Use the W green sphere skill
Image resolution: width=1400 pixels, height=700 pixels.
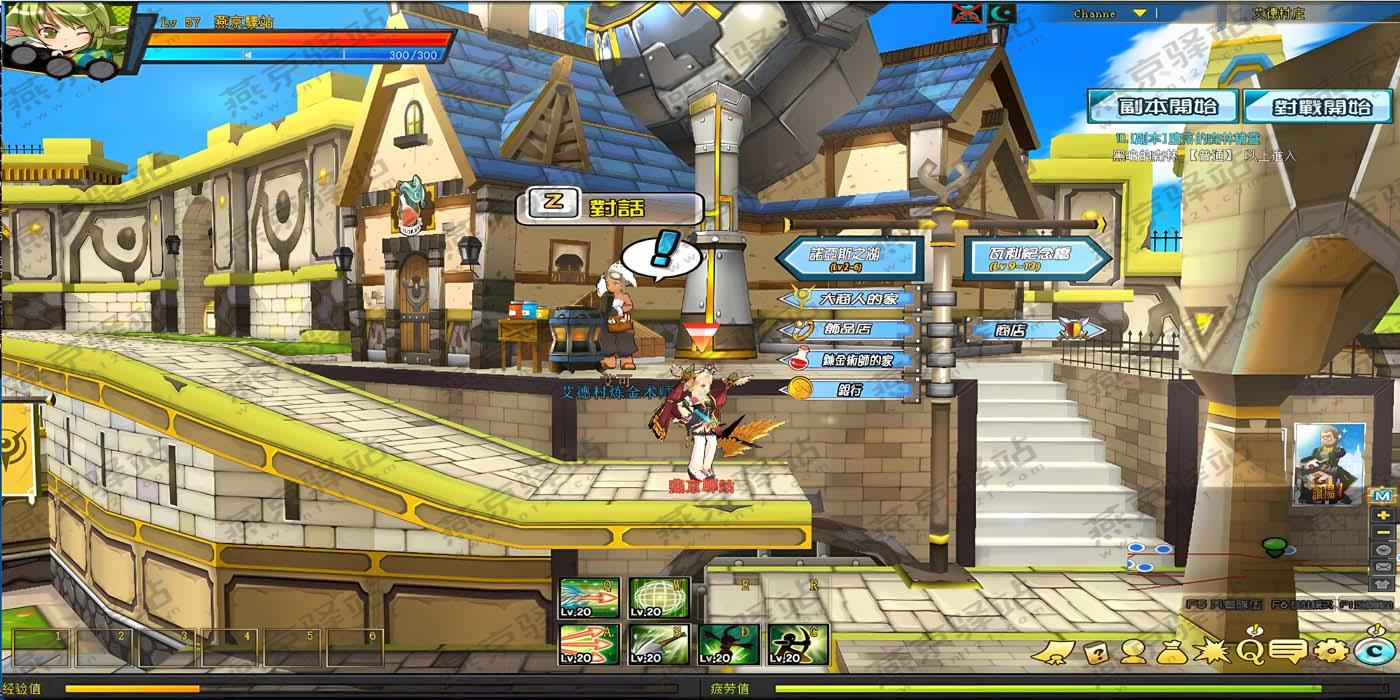tap(659, 598)
